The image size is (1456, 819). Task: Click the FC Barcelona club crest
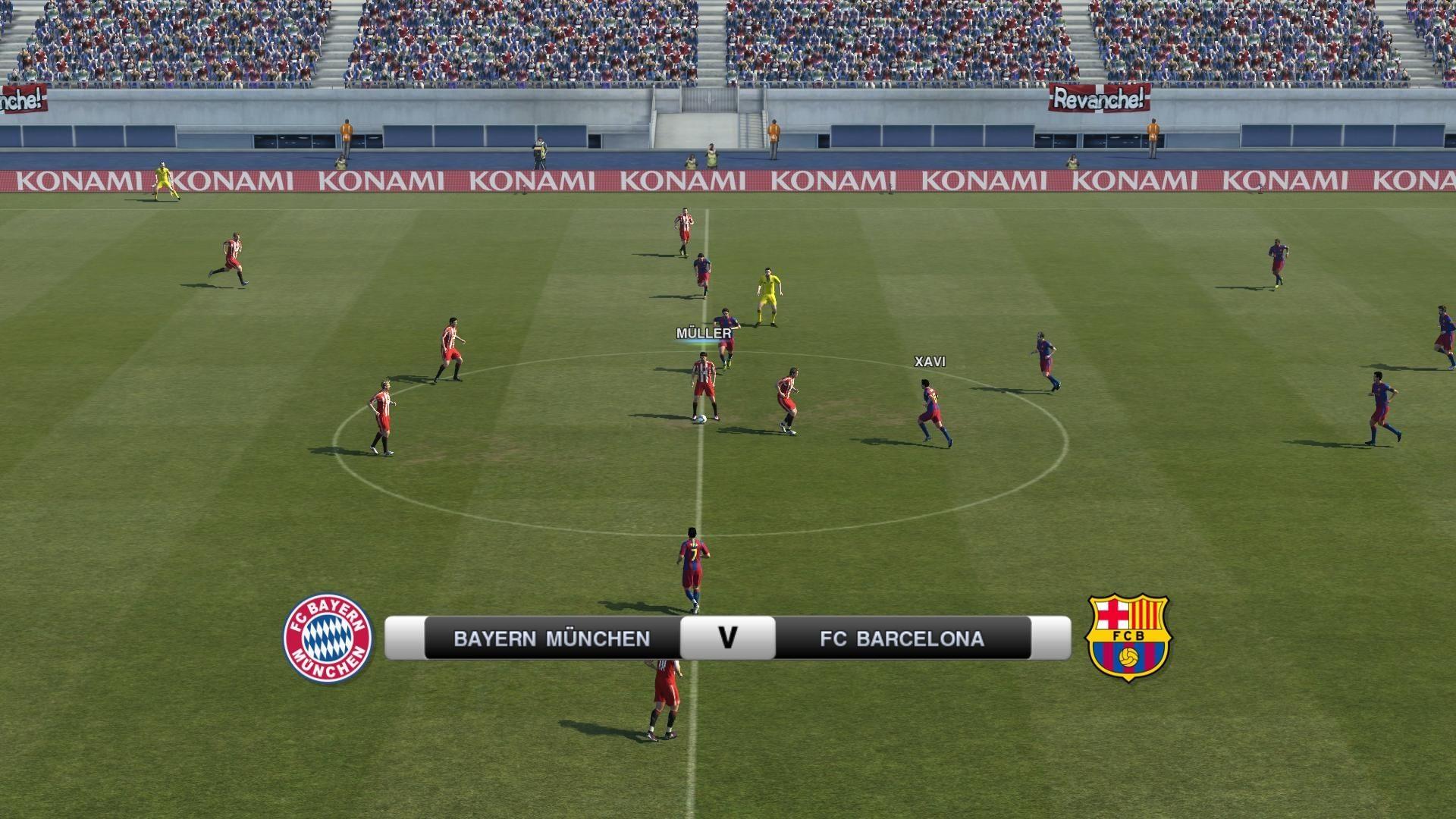click(x=1128, y=637)
